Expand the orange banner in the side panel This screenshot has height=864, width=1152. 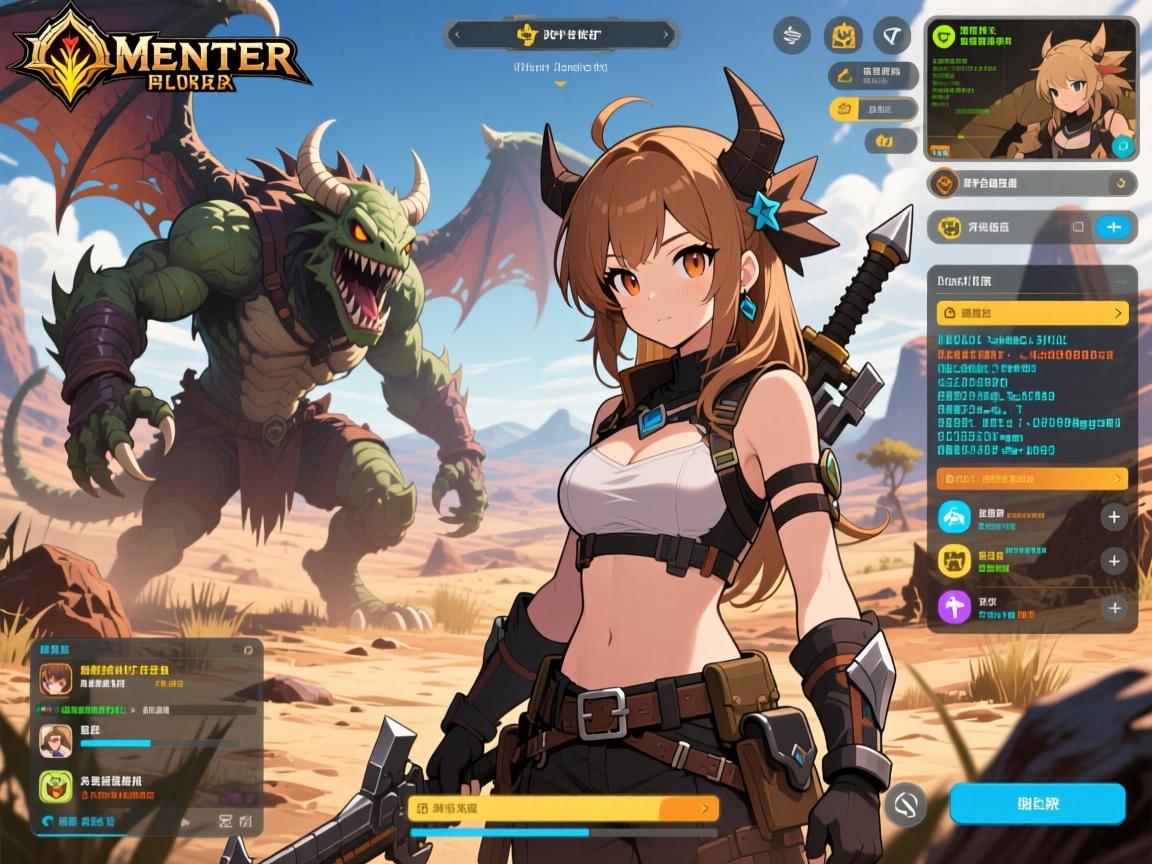pyautogui.click(x=1032, y=479)
